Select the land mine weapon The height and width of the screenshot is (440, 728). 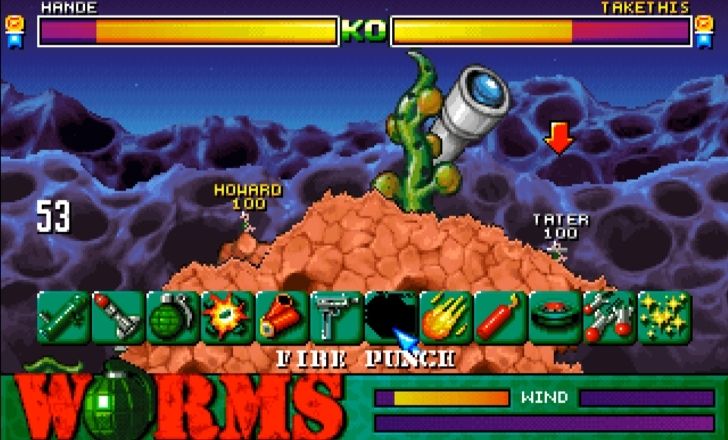[x=554, y=316]
